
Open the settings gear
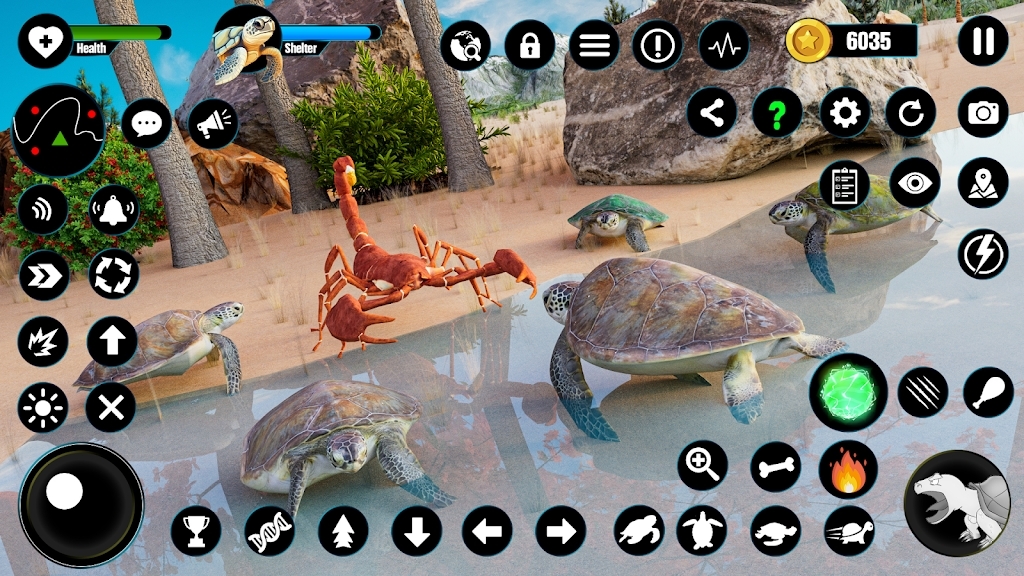pos(845,113)
